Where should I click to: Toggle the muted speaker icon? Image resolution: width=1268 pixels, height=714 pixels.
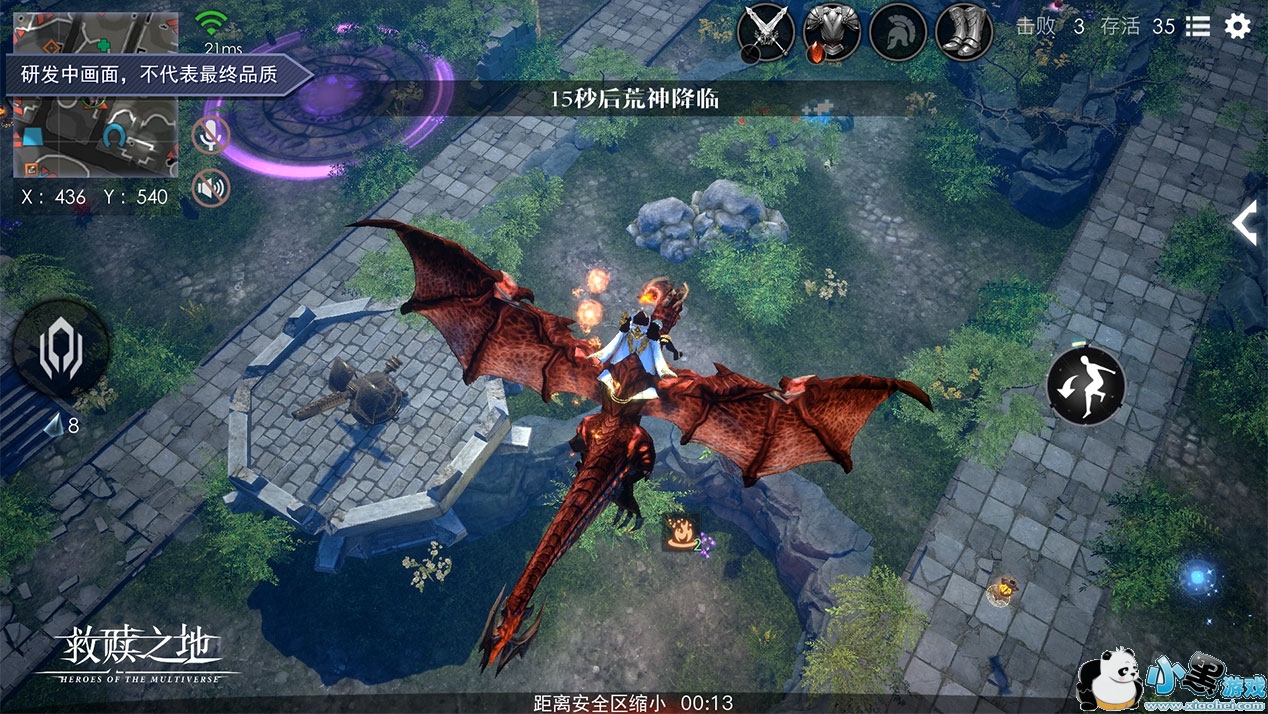211,187
